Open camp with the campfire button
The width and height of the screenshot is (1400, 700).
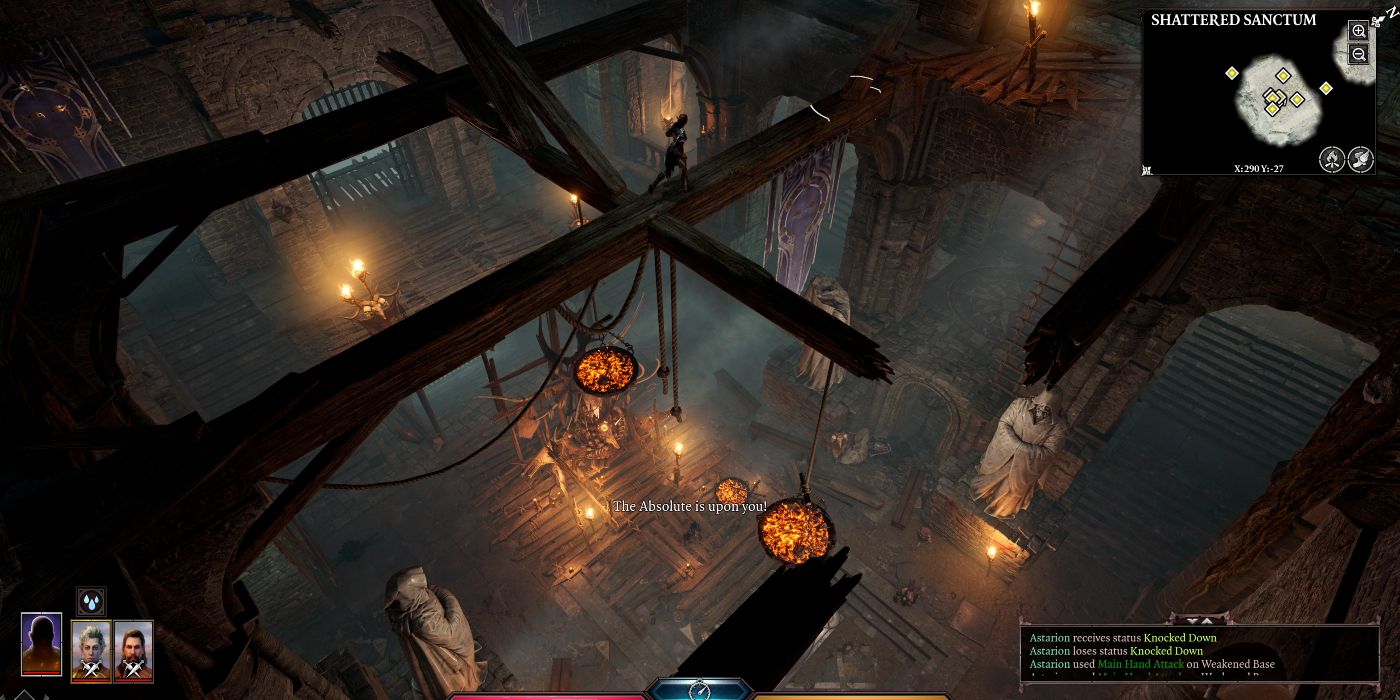click(x=1331, y=158)
